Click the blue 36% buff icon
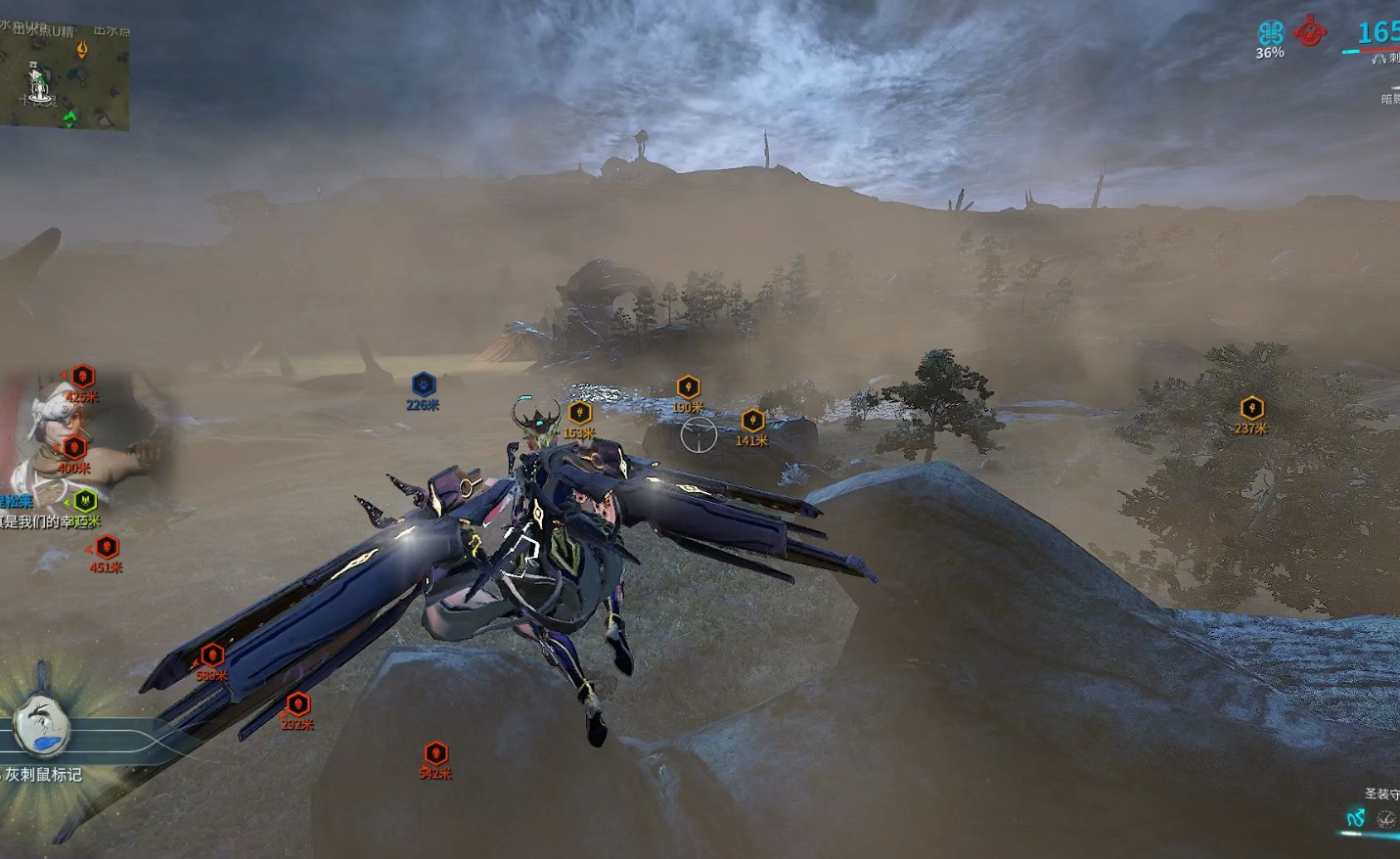1400x859 pixels. pyautogui.click(x=1270, y=33)
